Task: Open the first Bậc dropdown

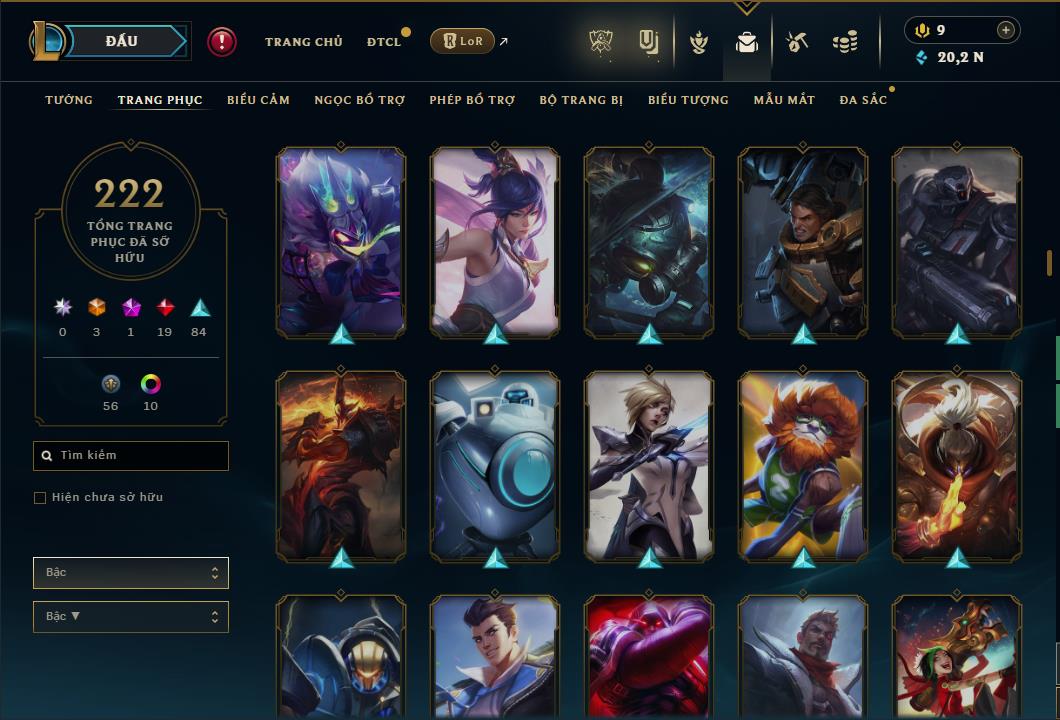Action: [131, 573]
